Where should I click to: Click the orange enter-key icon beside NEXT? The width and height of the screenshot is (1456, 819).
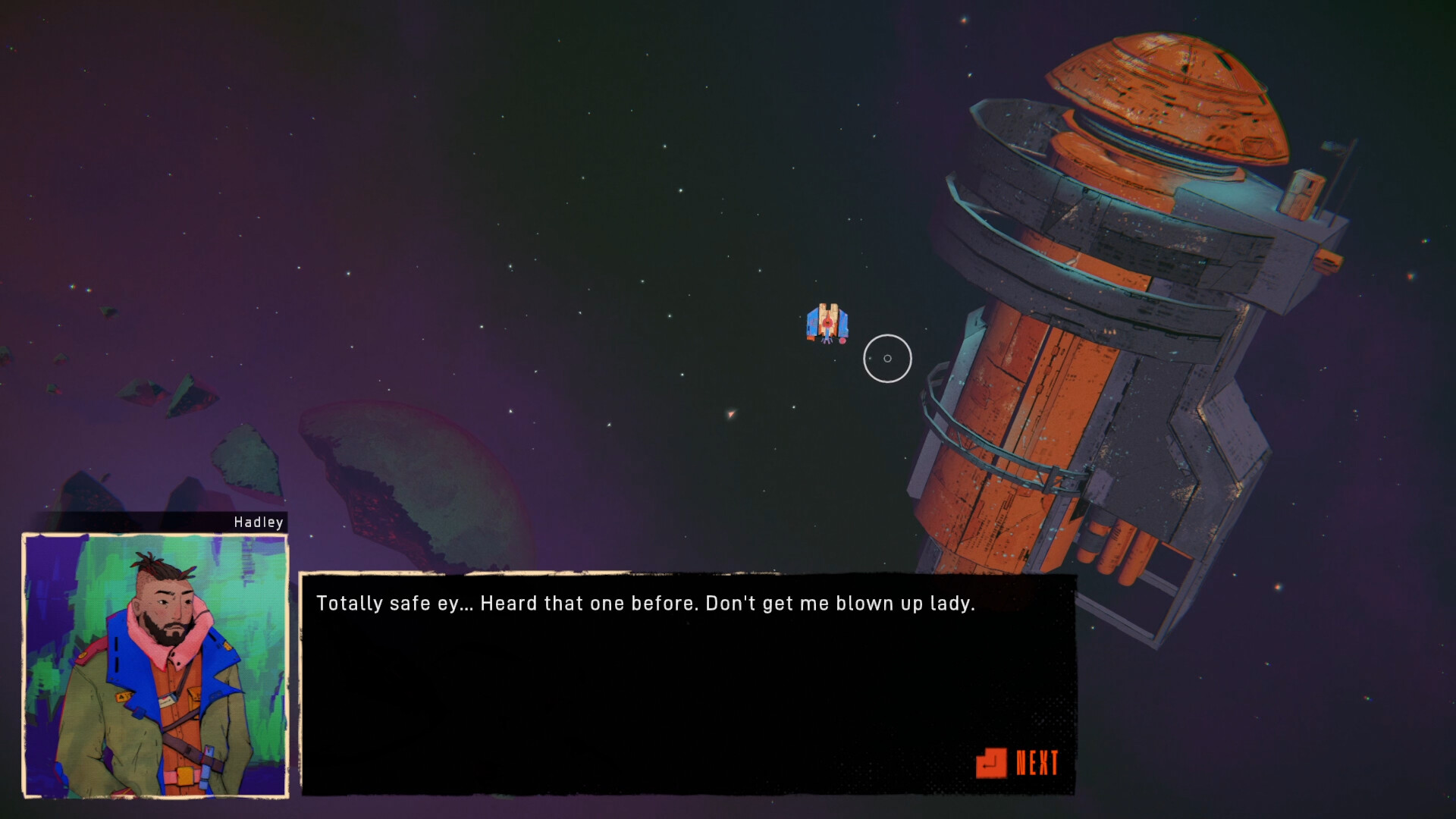coord(993,764)
